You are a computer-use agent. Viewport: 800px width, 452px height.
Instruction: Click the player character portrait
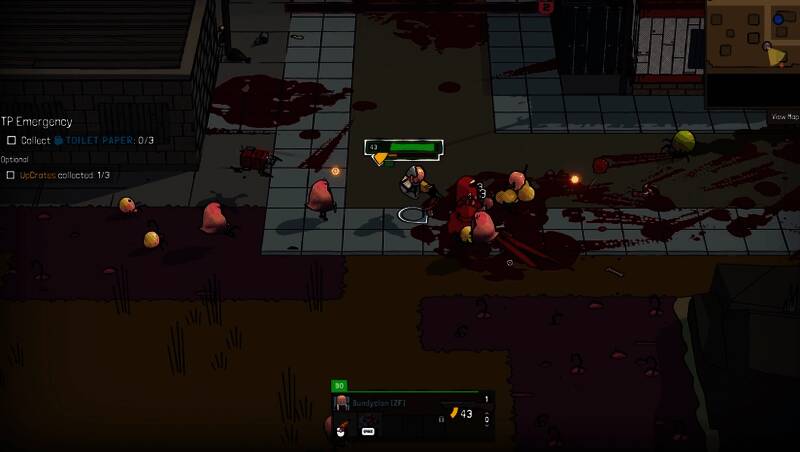click(342, 403)
